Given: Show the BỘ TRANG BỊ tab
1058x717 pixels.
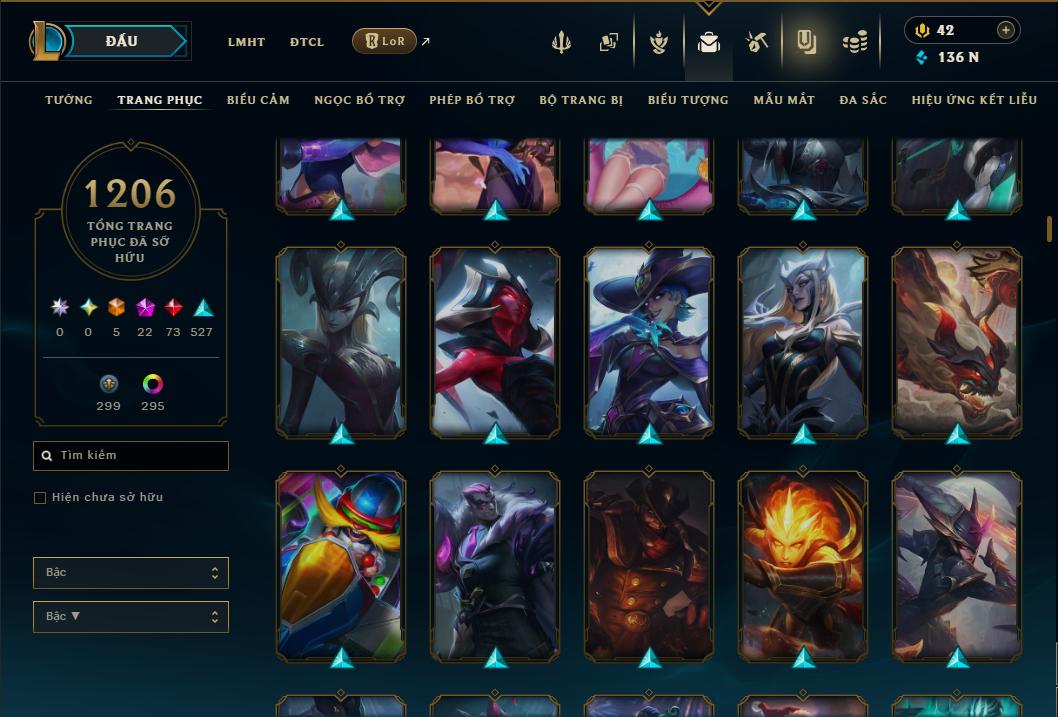Looking at the screenshot, I should click(x=581, y=100).
